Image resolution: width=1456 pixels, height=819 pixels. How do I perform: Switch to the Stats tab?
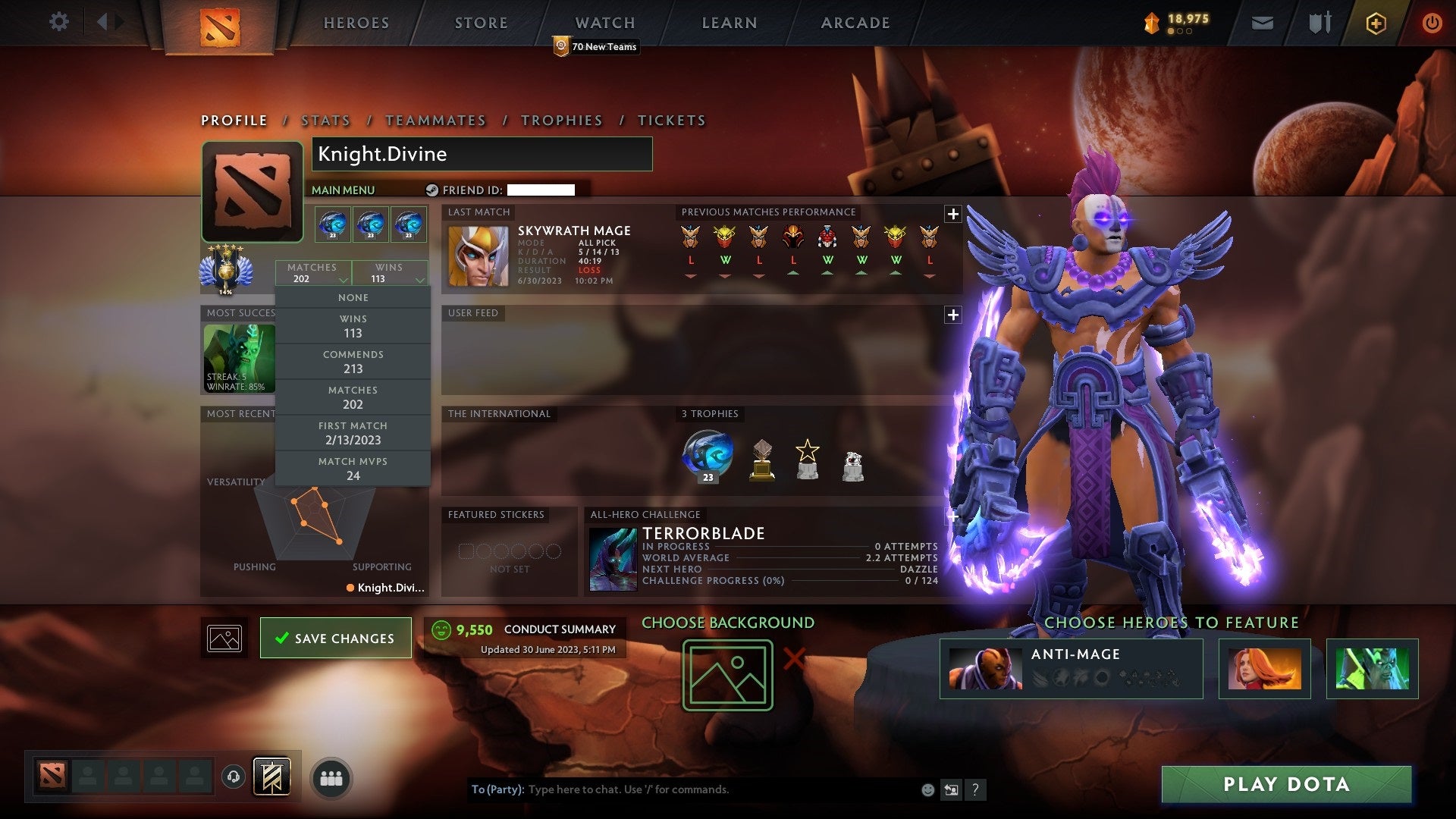(325, 120)
